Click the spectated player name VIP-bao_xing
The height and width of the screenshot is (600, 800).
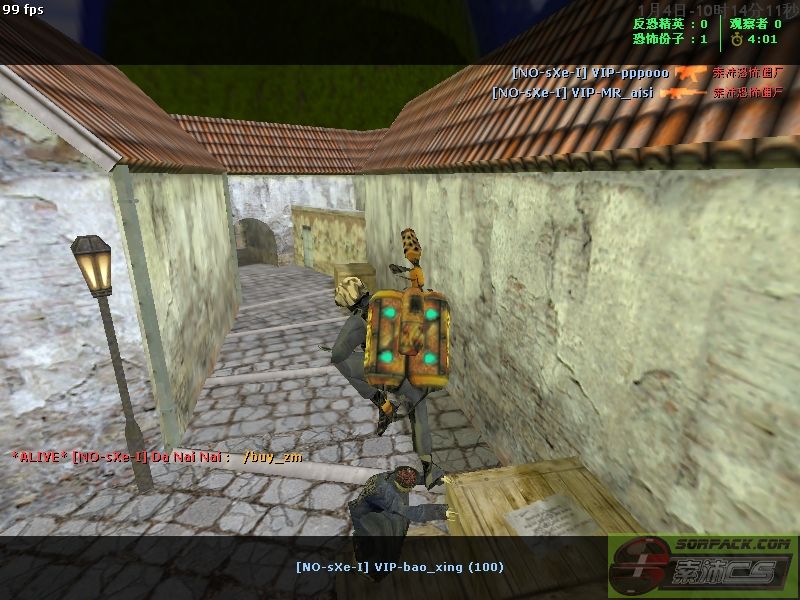click(x=399, y=567)
